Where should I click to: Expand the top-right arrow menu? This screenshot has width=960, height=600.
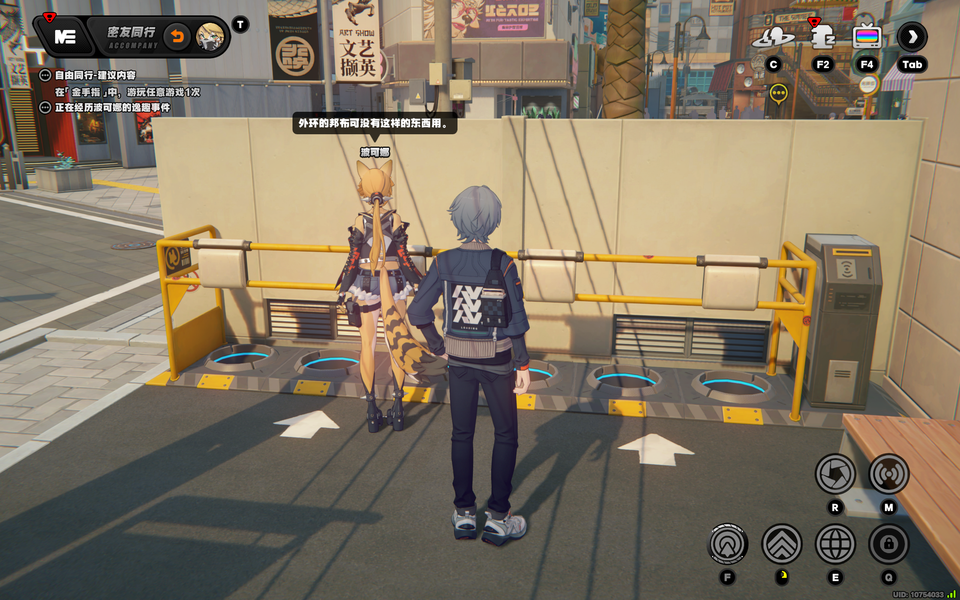click(x=911, y=37)
